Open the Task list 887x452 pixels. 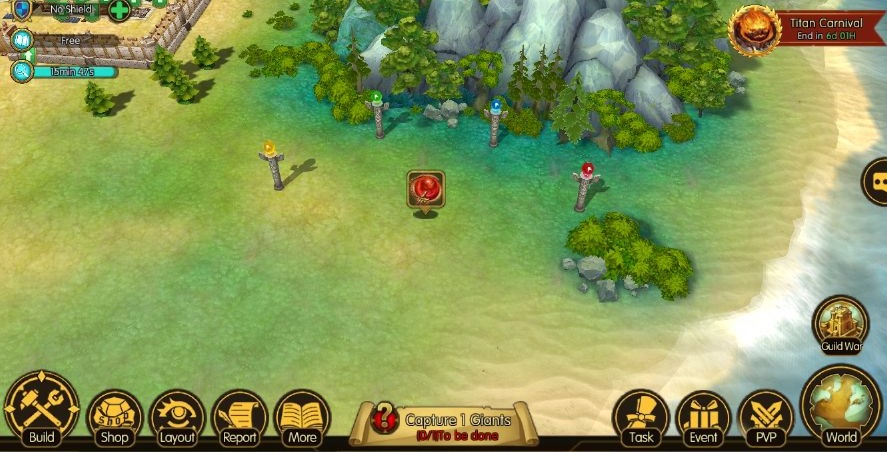(640, 416)
